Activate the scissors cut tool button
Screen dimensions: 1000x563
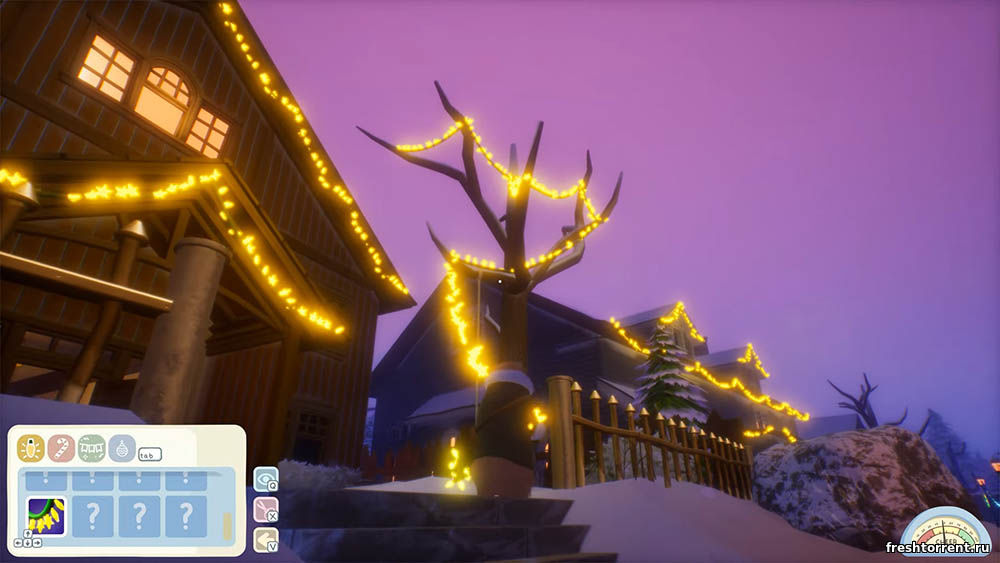tap(265, 510)
